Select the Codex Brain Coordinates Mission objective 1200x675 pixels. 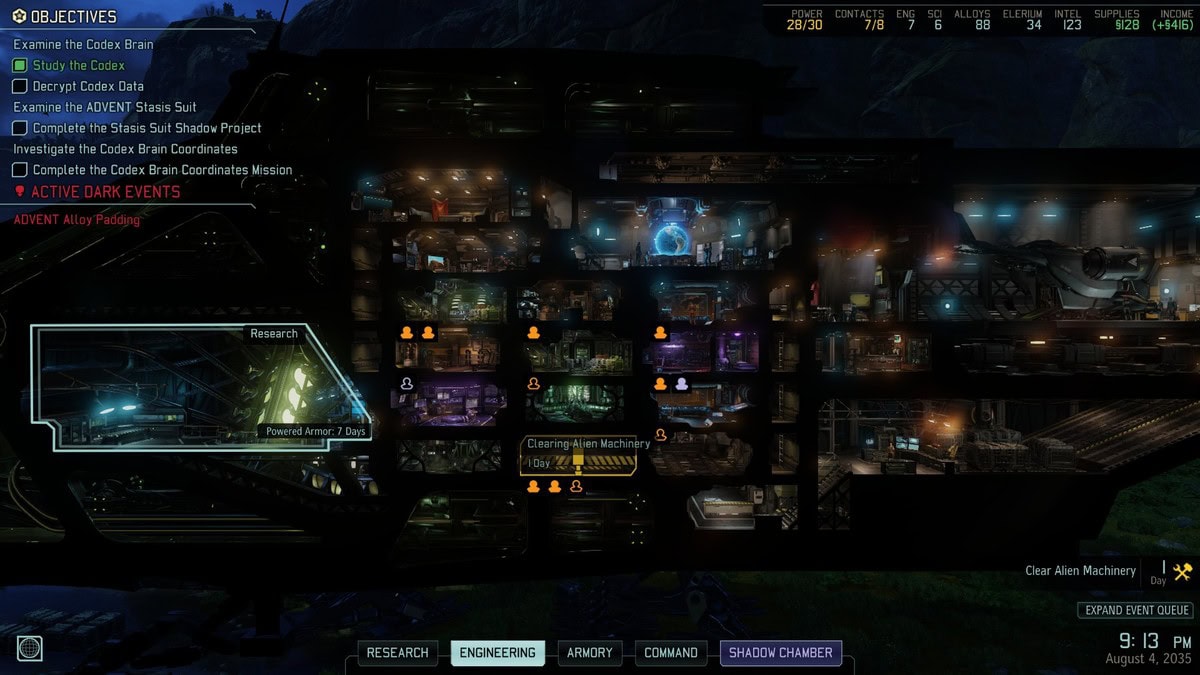pyautogui.click(x=162, y=170)
